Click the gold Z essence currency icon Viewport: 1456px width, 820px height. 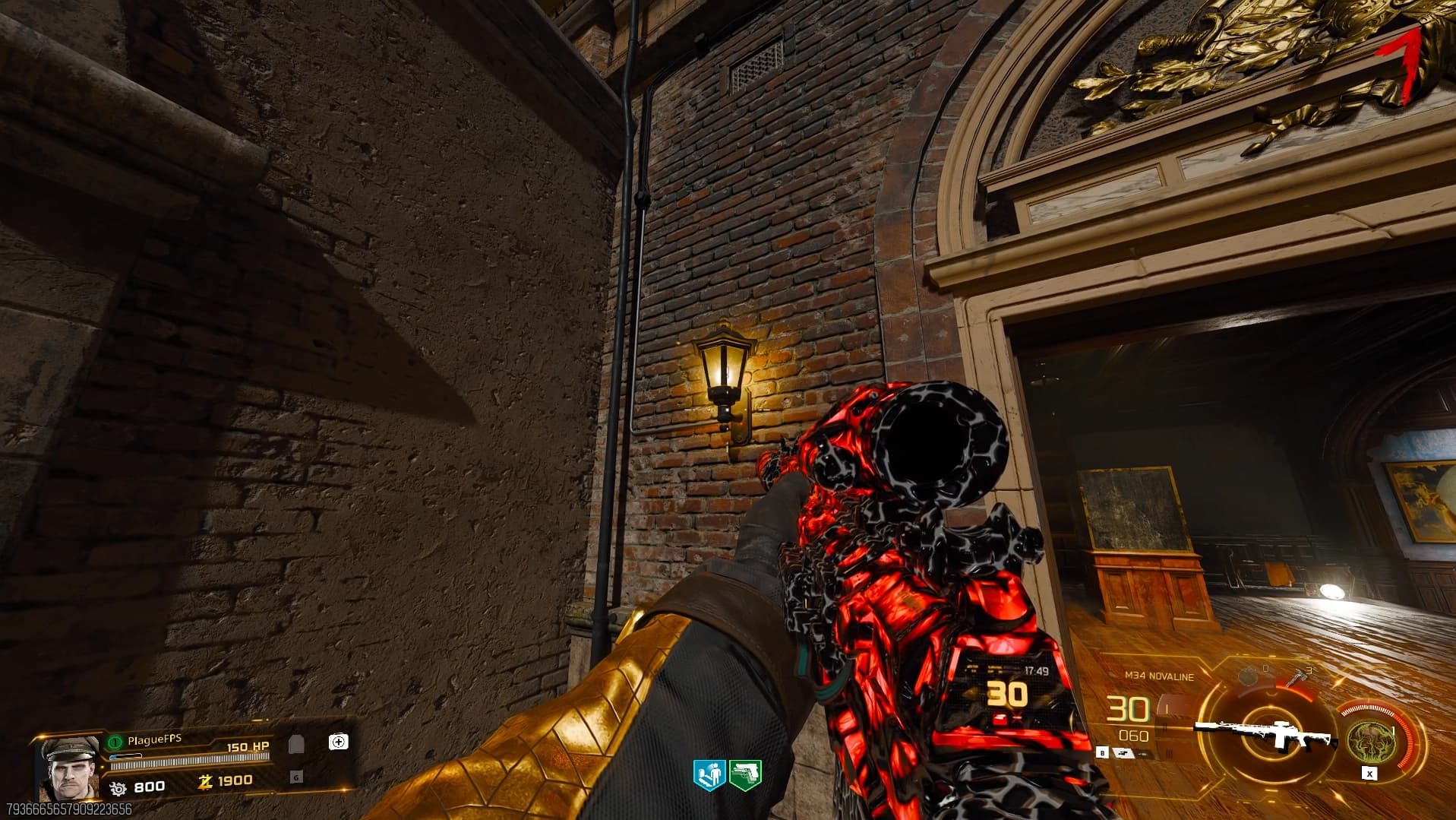coord(204,781)
